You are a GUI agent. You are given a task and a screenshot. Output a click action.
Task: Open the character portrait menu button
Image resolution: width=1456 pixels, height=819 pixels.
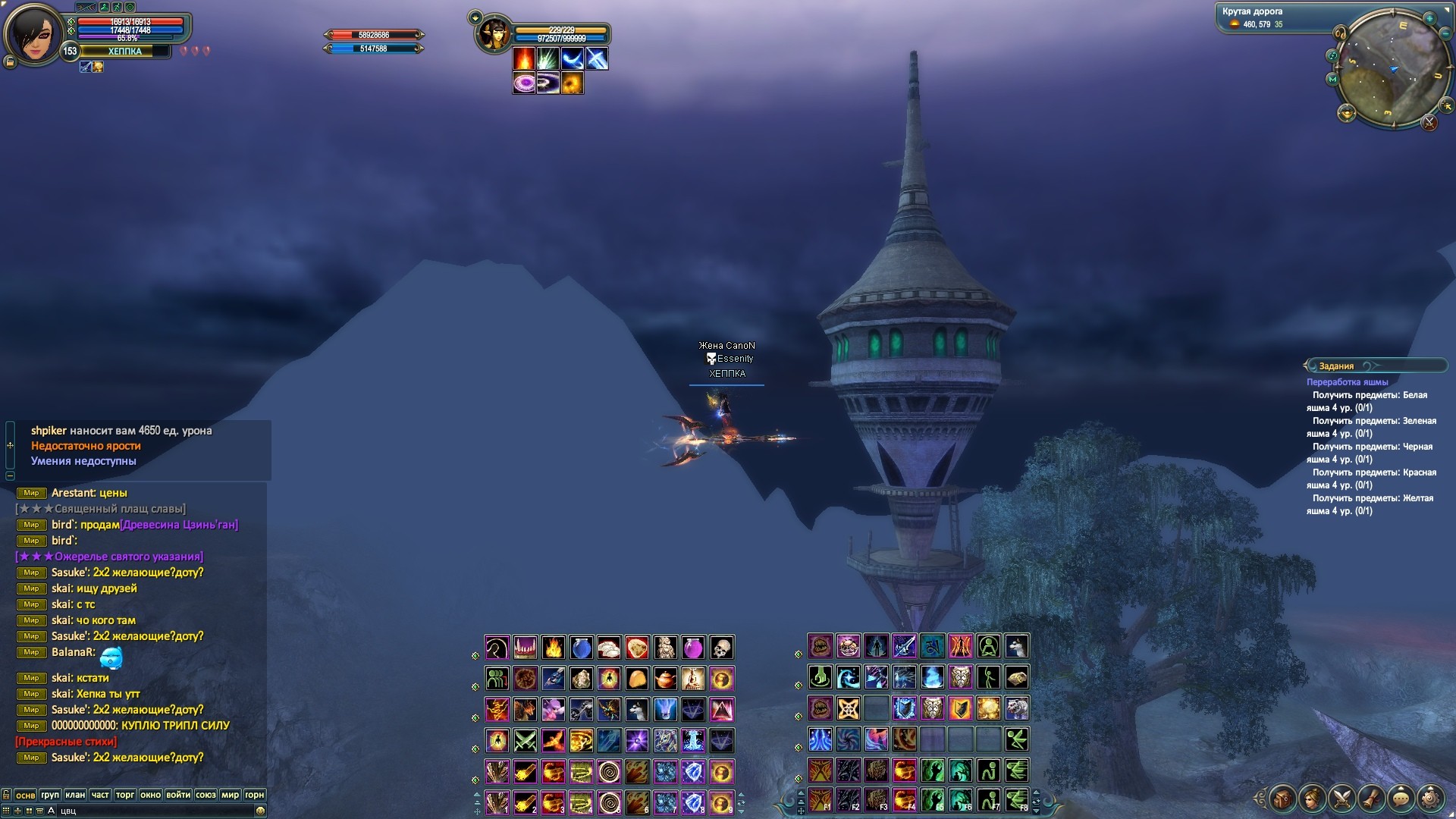1313,799
